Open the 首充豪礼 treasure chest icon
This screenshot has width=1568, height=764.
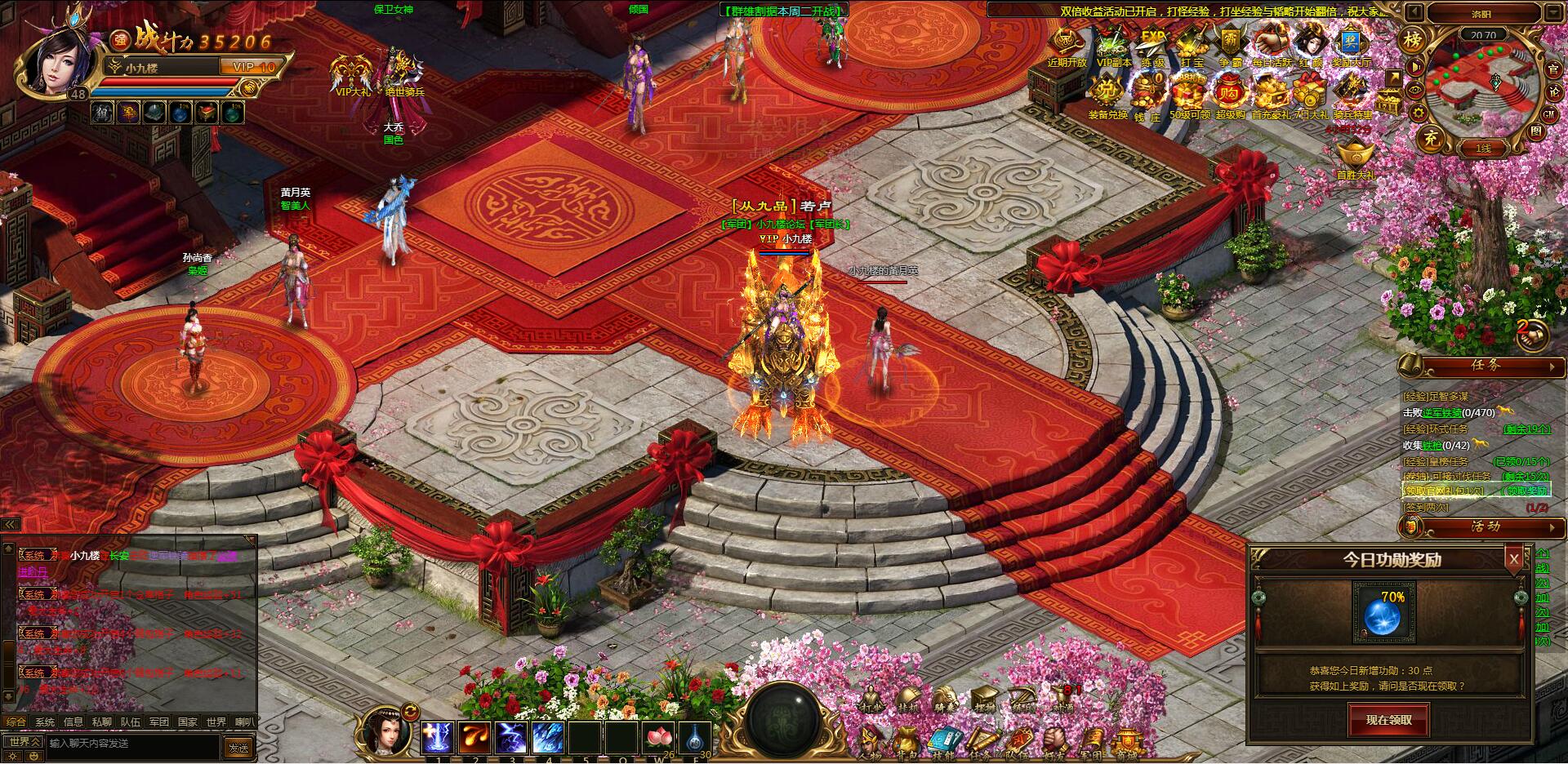tap(1268, 91)
